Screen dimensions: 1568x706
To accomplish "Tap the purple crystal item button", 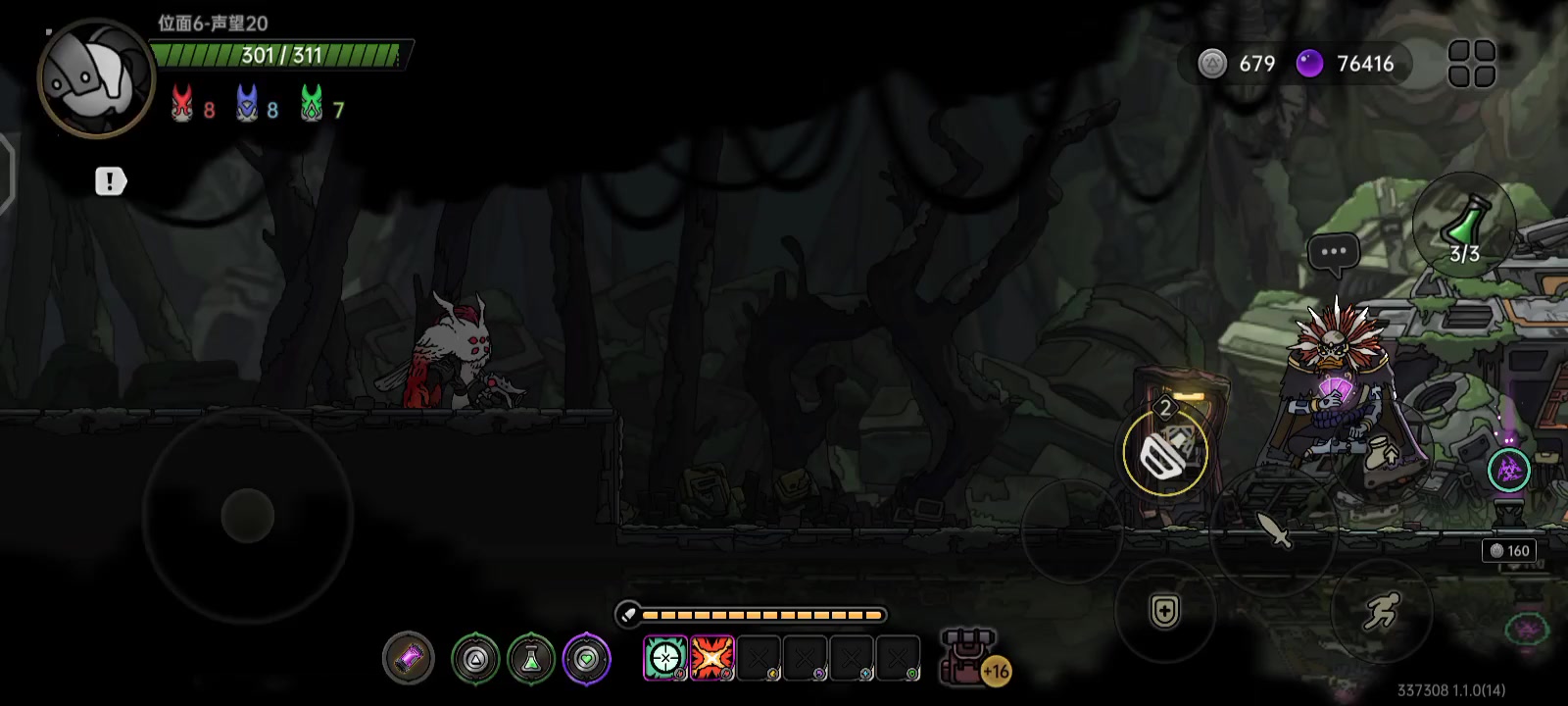I will click(408, 658).
